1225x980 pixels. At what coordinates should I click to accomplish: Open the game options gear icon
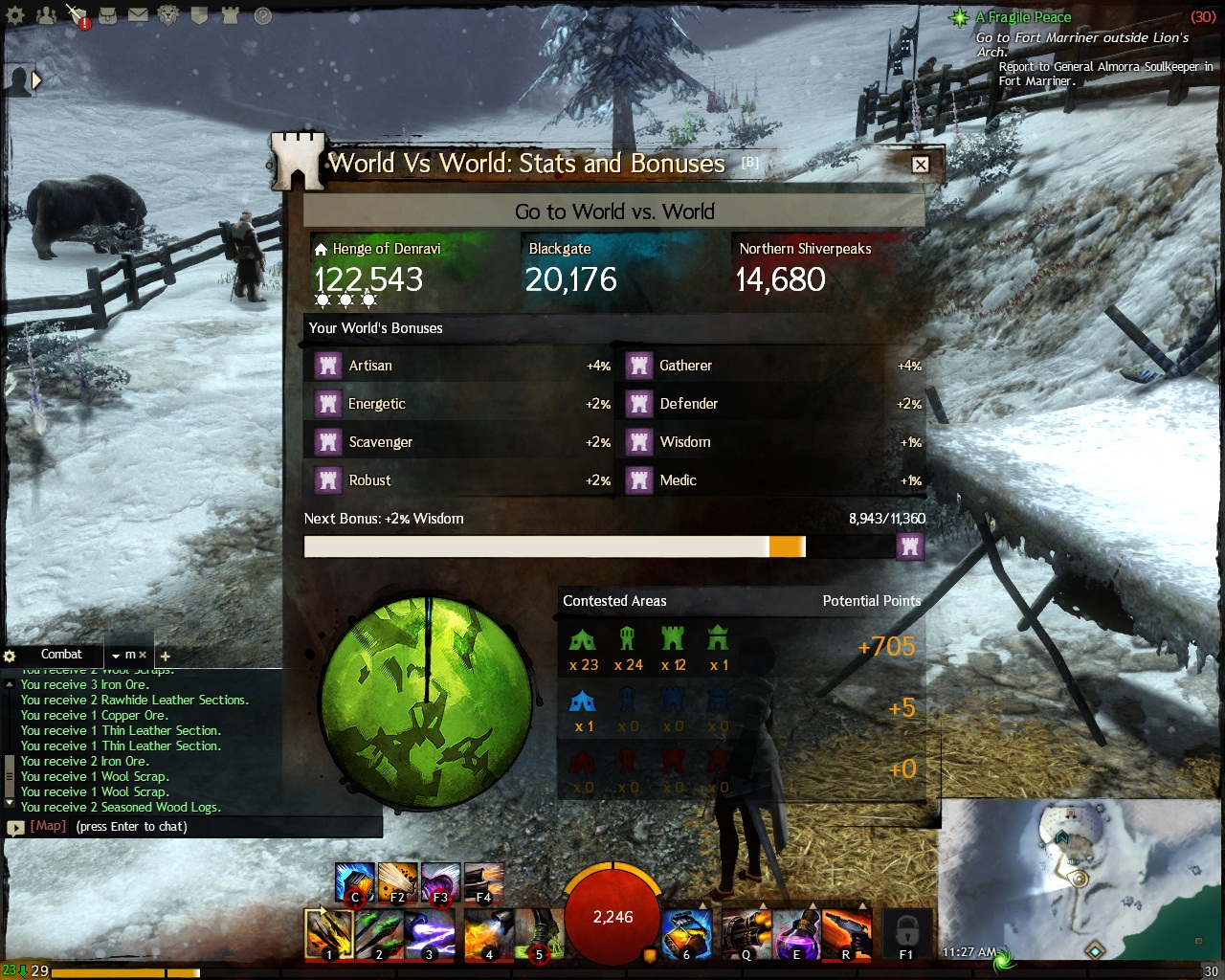pos(15,15)
